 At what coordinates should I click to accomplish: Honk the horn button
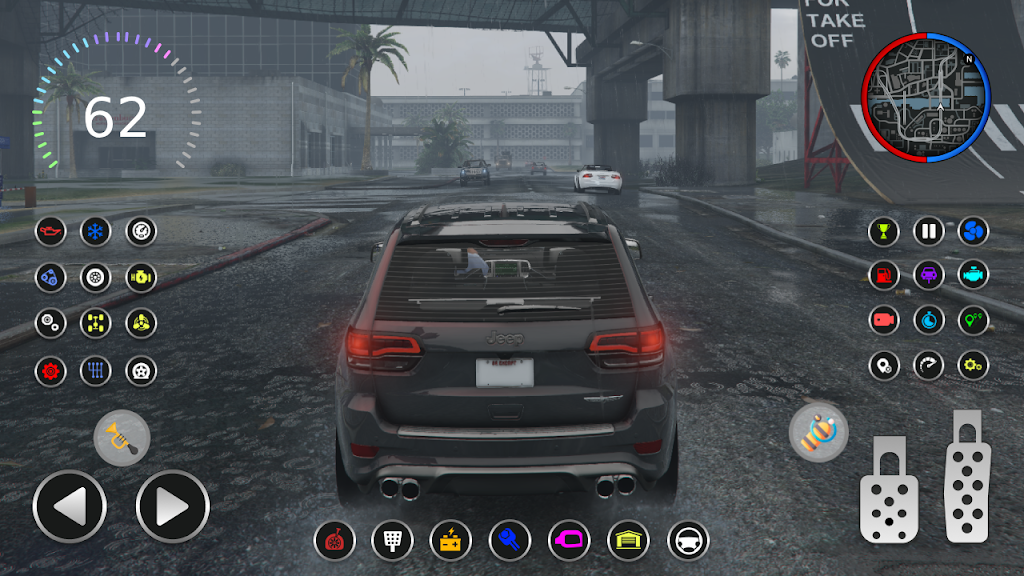tap(122, 438)
